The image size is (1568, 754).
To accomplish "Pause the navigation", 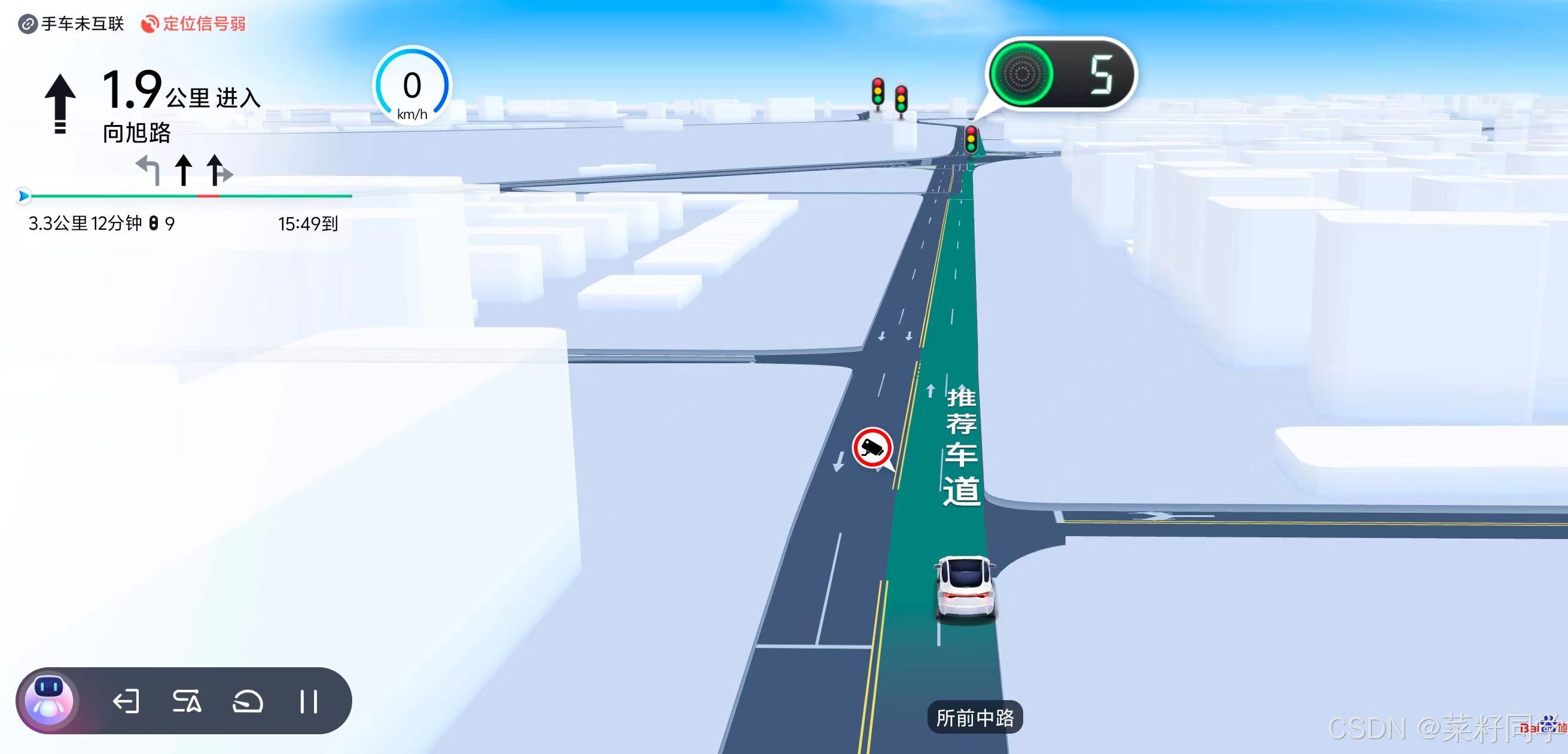I will (309, 701).
